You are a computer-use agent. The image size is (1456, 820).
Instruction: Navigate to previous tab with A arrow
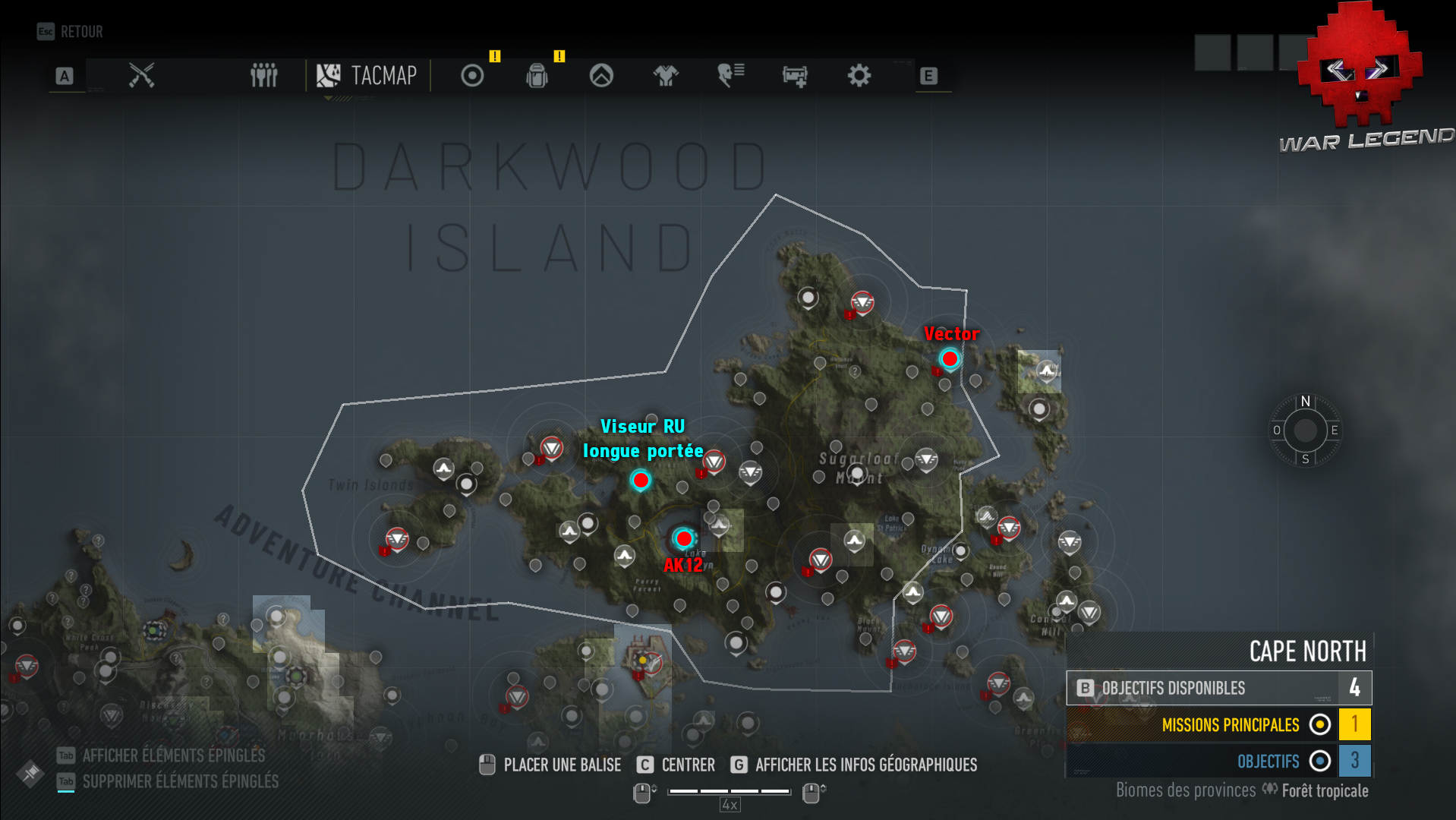point(65,75)
